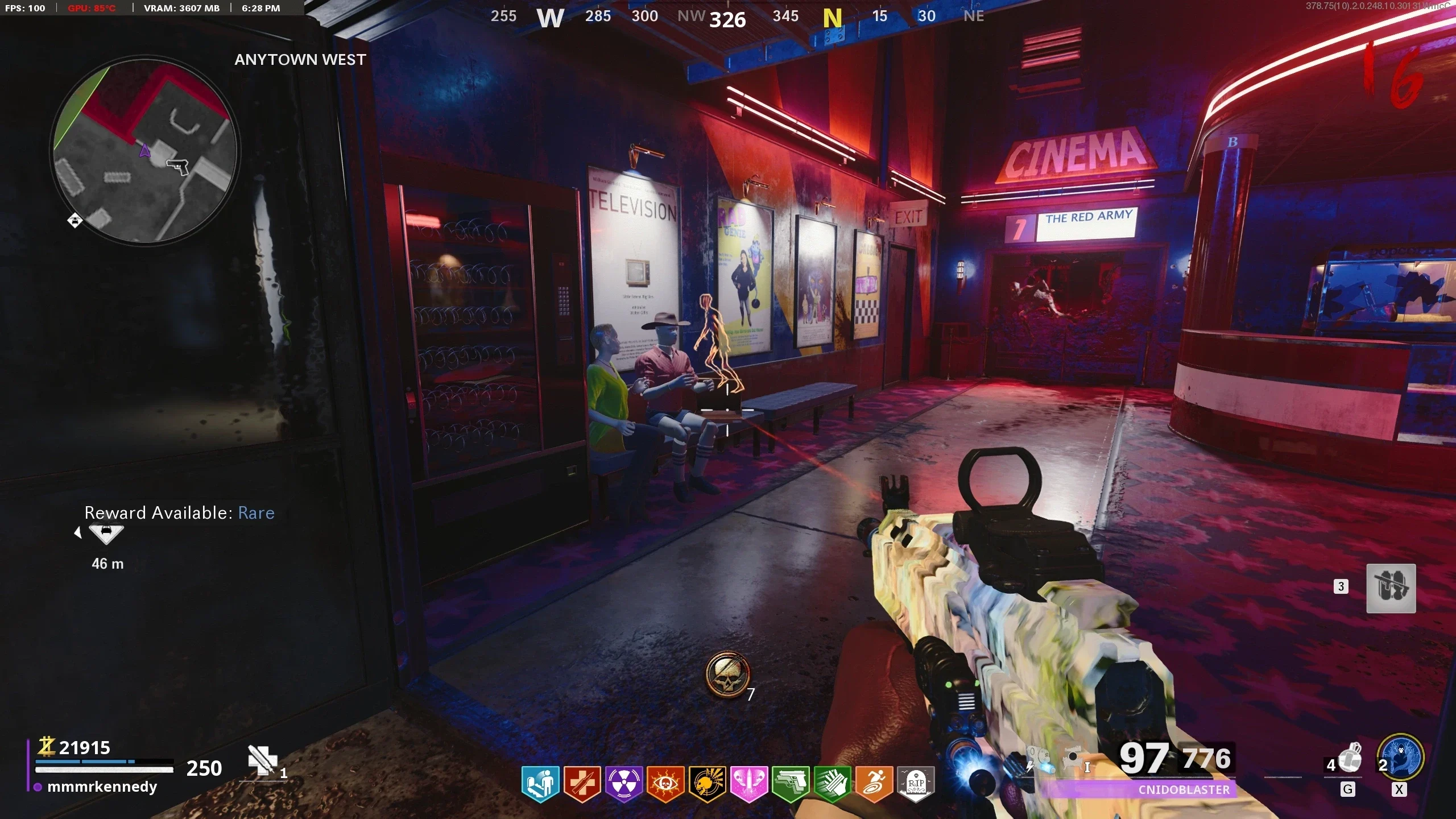Select the lightning ammo mod icon

tap(1040, 759)
